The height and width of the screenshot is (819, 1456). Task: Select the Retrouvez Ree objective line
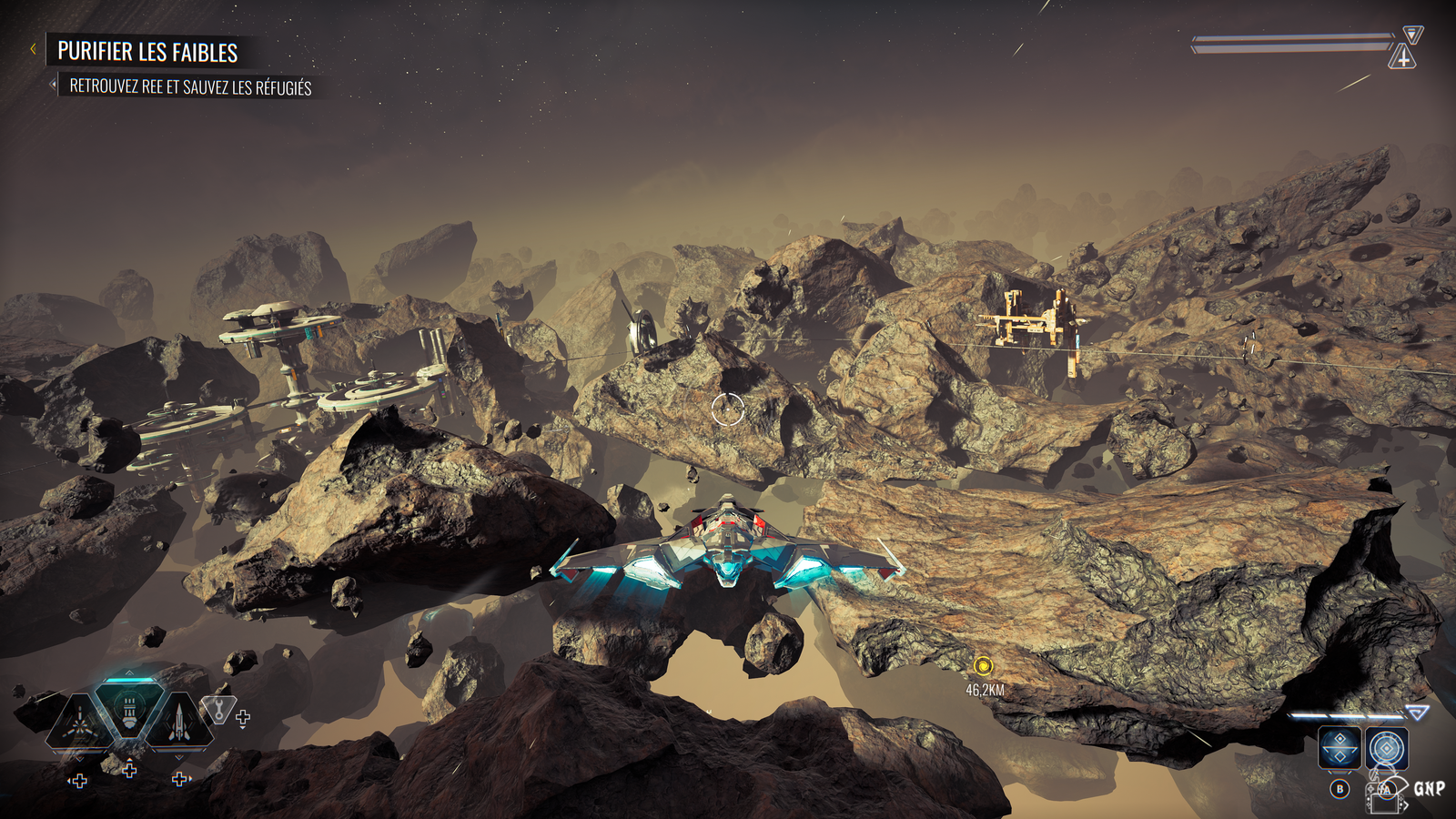[x=190, y=87]
